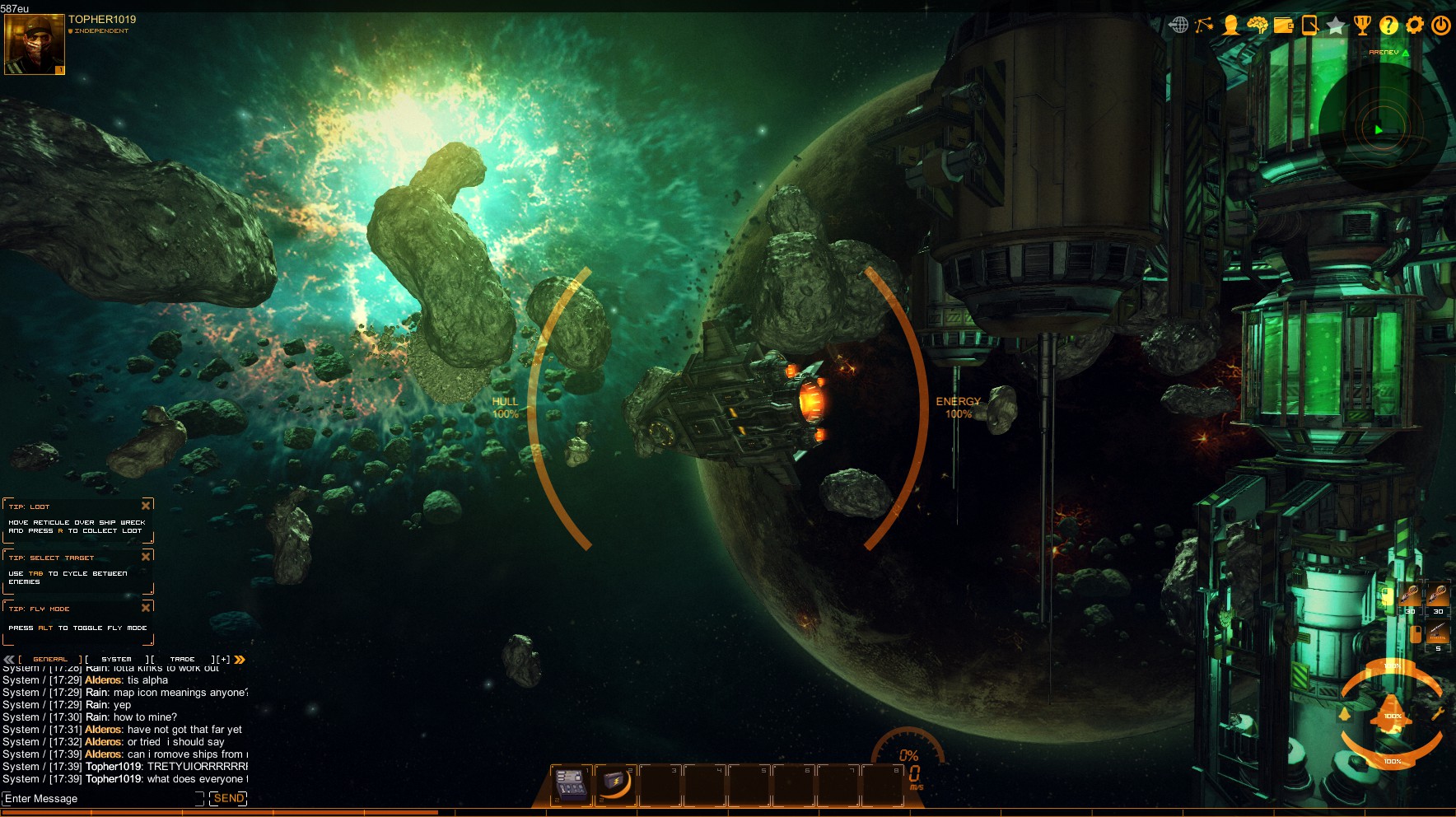The height and width of the screenshot is (817, 1456).
Task: Open the tablet journal icon
Action: (x=1309, y=25)
